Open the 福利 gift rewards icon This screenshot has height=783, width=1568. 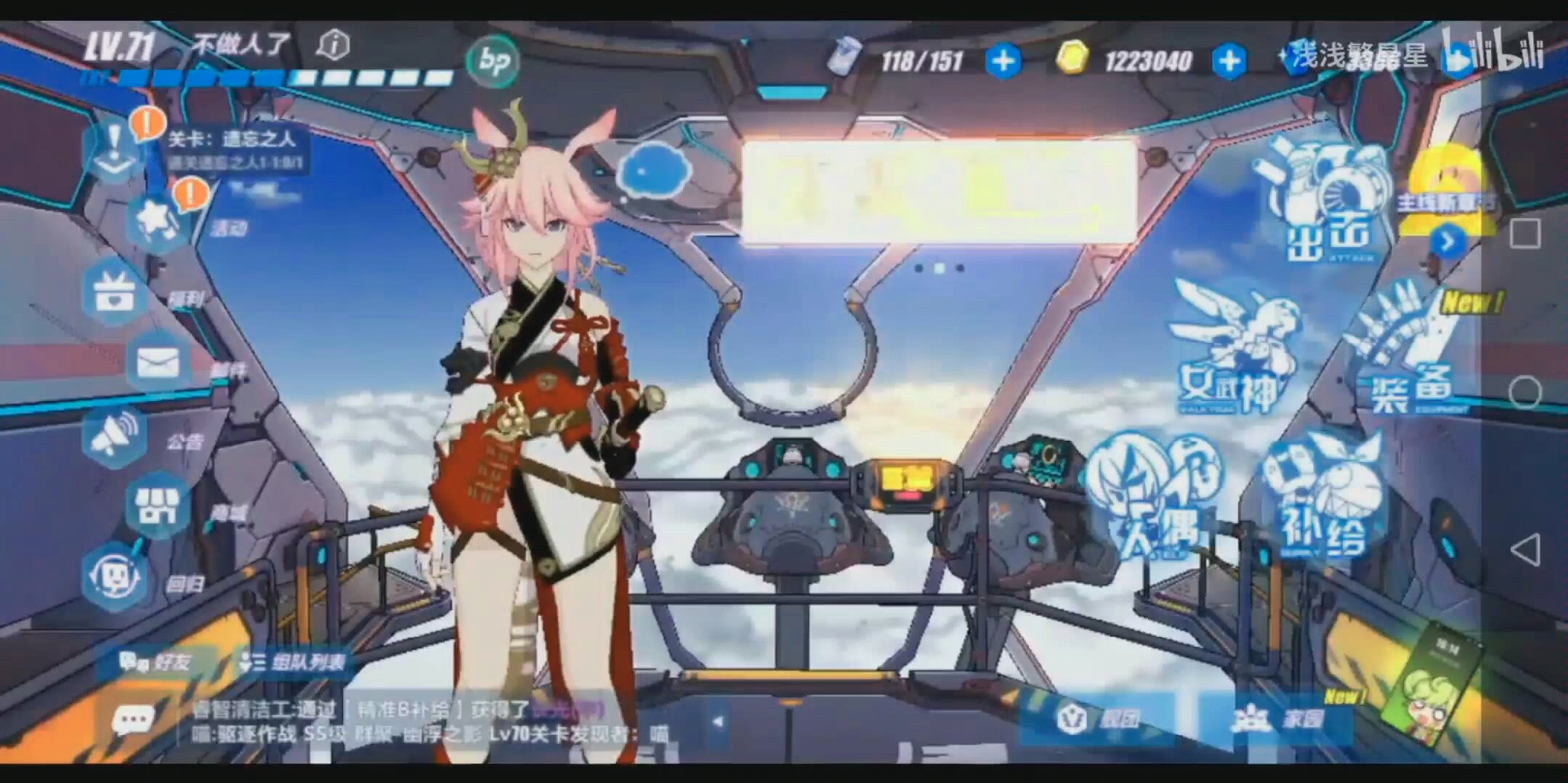point(115,292)
